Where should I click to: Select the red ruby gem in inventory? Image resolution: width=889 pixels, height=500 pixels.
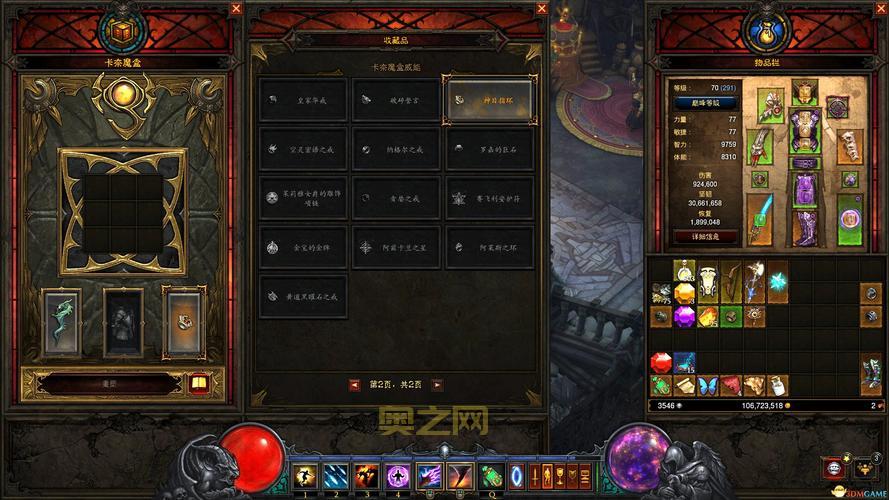661,362
